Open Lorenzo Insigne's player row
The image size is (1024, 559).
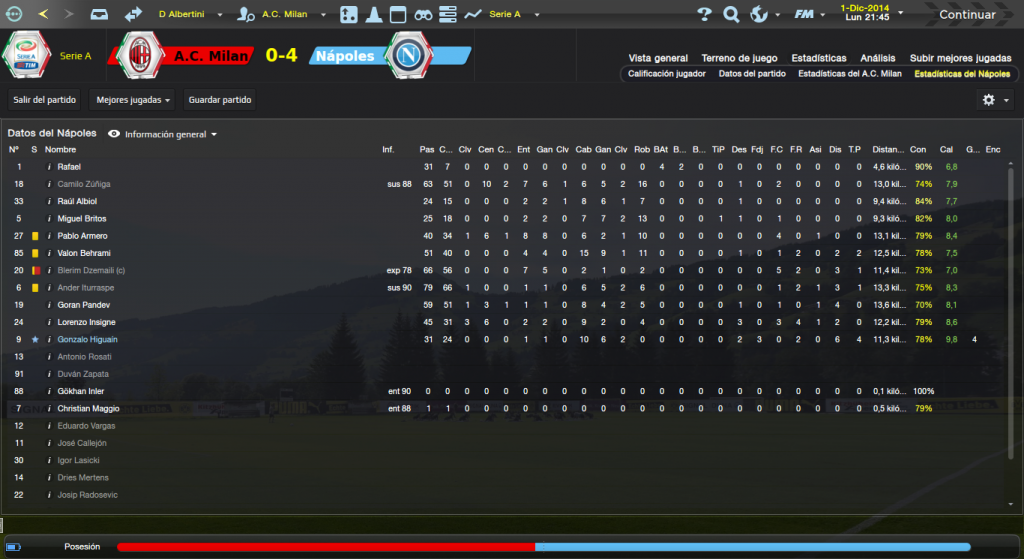tap(86, 322)
